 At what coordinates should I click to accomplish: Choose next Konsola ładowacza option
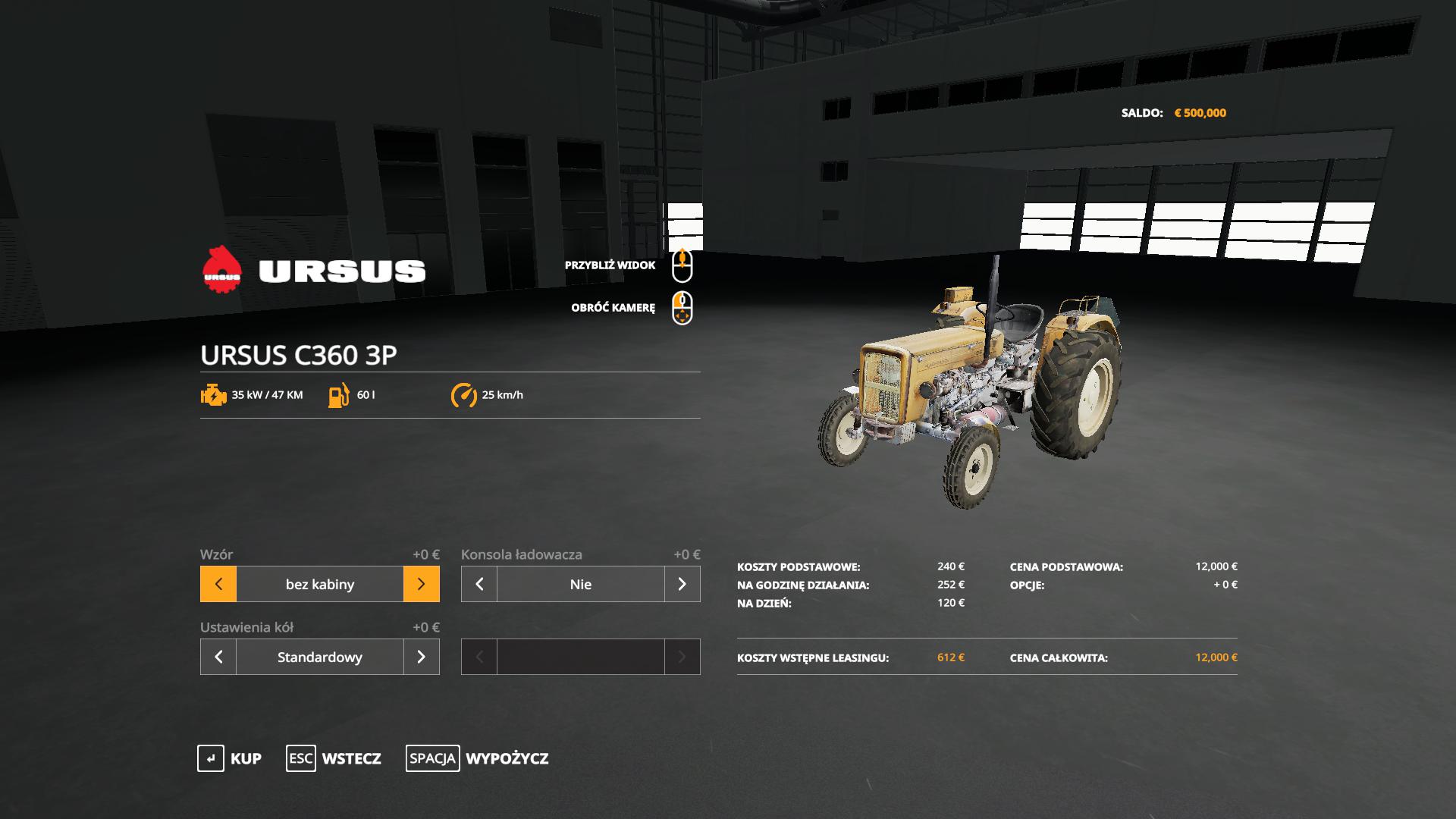[x=682, y=584]
